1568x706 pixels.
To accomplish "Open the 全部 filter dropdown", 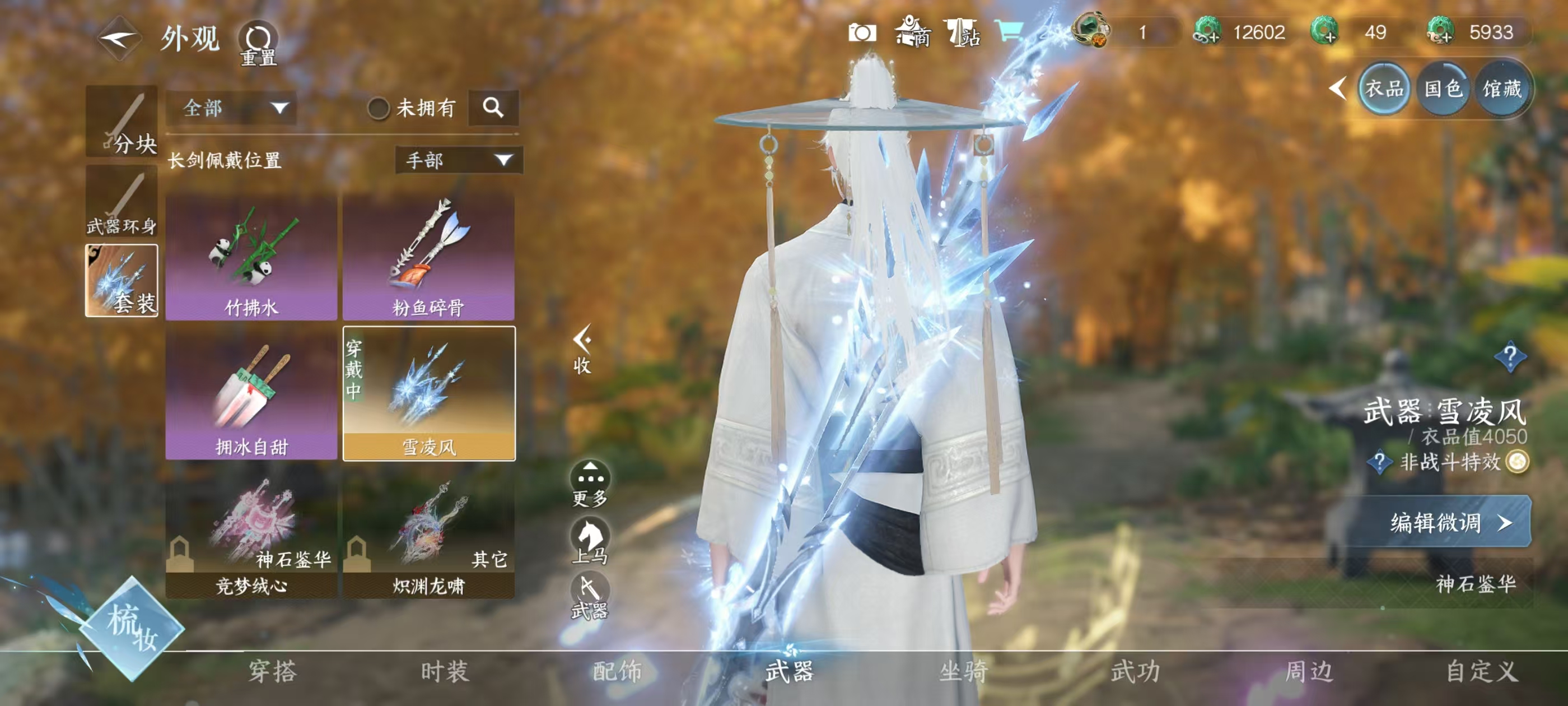I will click(x=232, y=109).
